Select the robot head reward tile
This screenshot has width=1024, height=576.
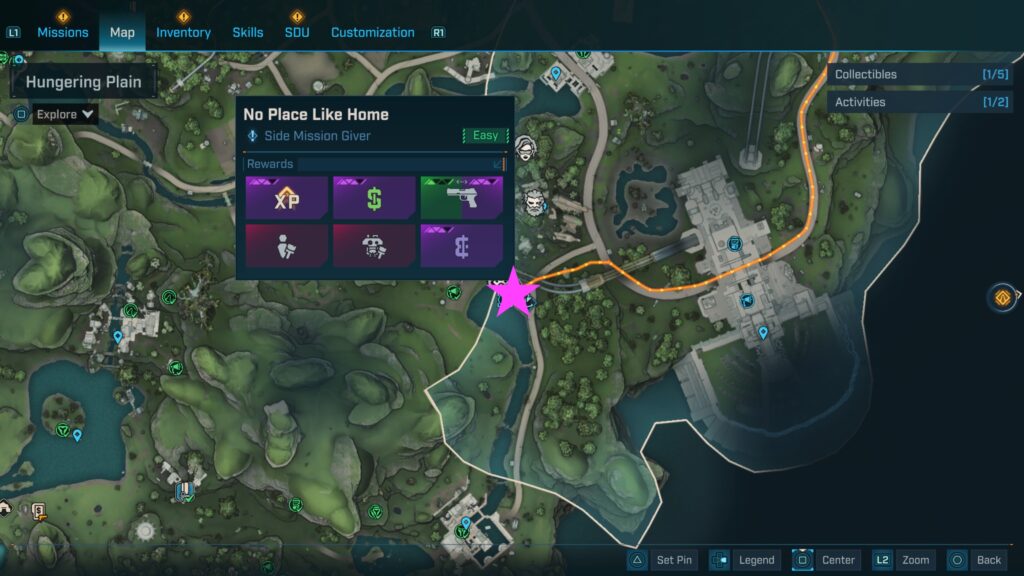click(374, 245)
